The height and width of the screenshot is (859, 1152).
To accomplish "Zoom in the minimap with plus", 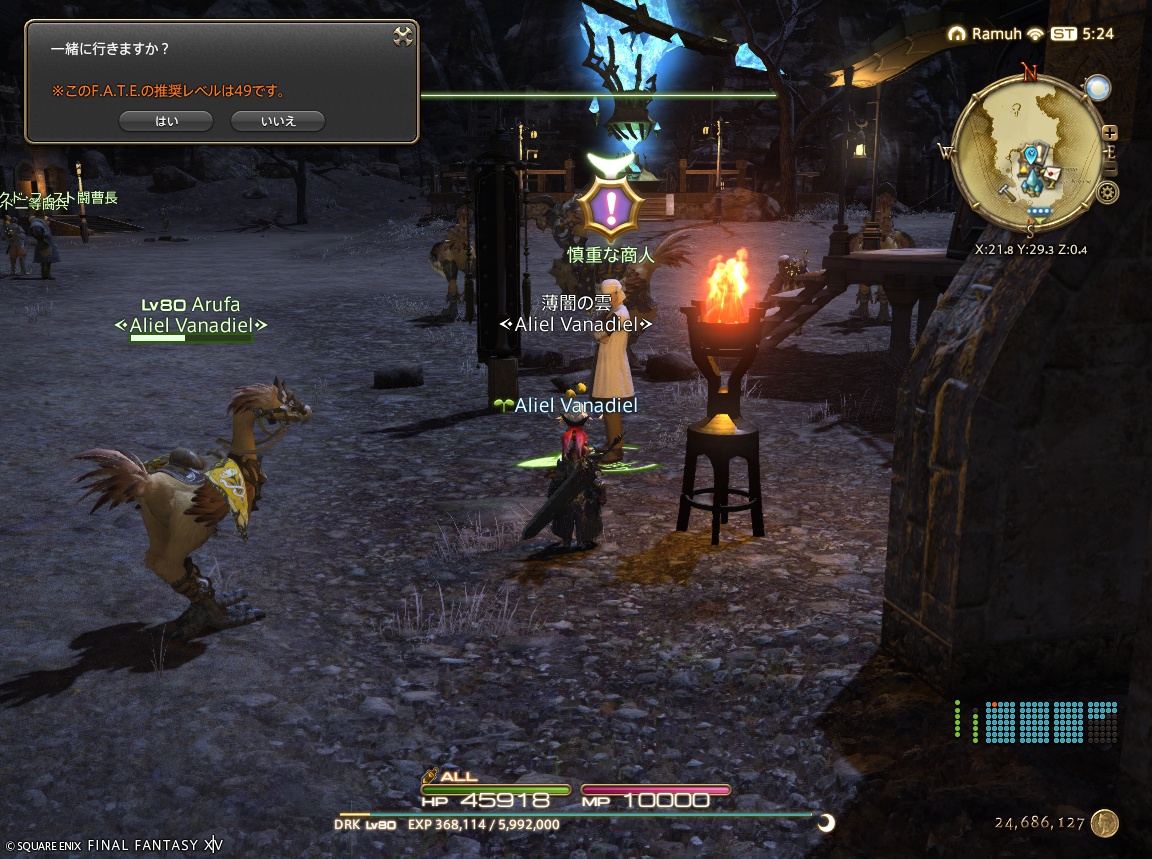I will [1110, 133].
